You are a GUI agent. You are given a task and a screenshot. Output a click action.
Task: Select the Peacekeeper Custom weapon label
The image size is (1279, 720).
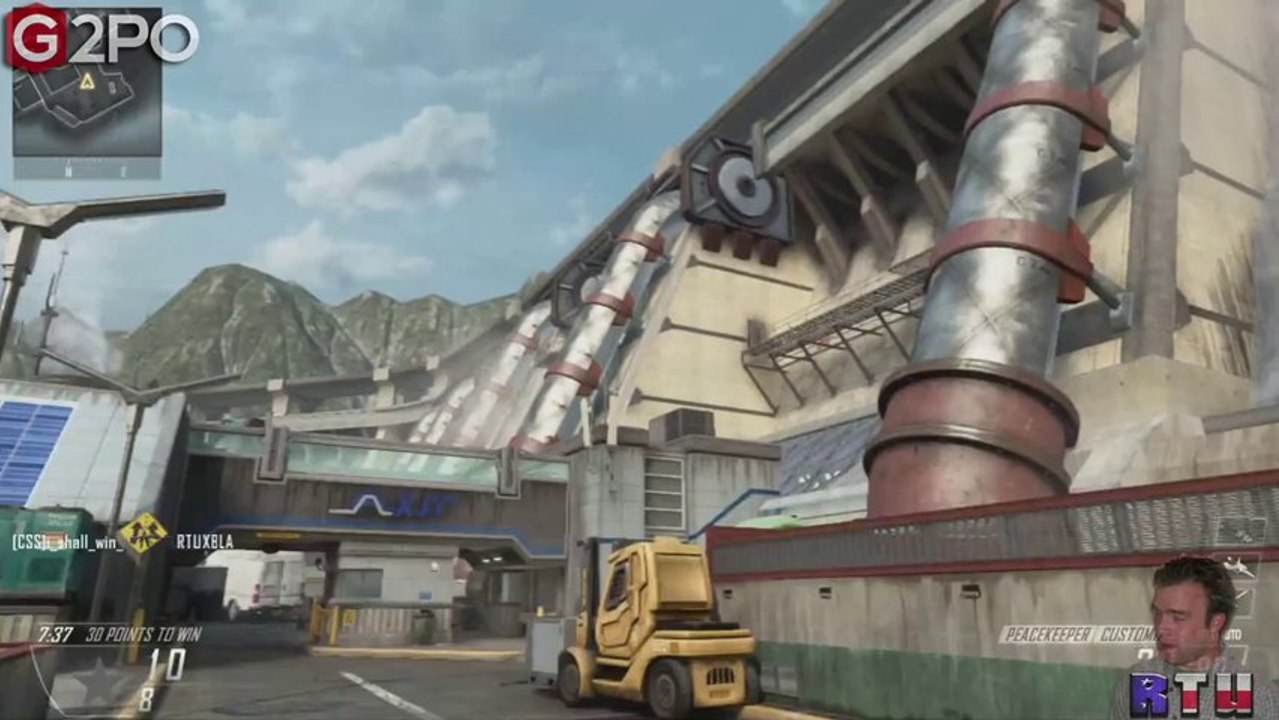1077,635
